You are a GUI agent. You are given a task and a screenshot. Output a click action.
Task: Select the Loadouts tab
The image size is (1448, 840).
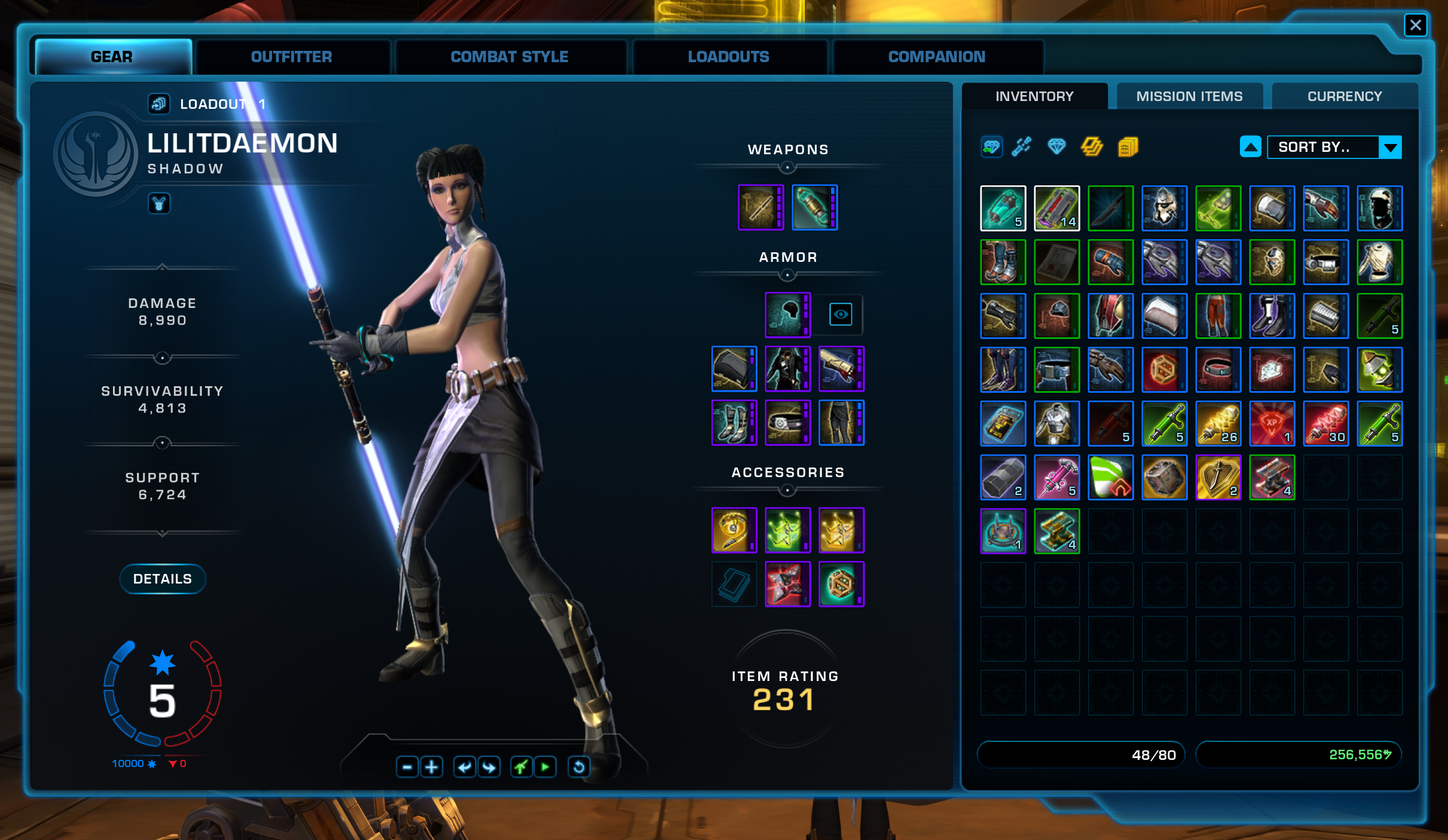(728, 57)
